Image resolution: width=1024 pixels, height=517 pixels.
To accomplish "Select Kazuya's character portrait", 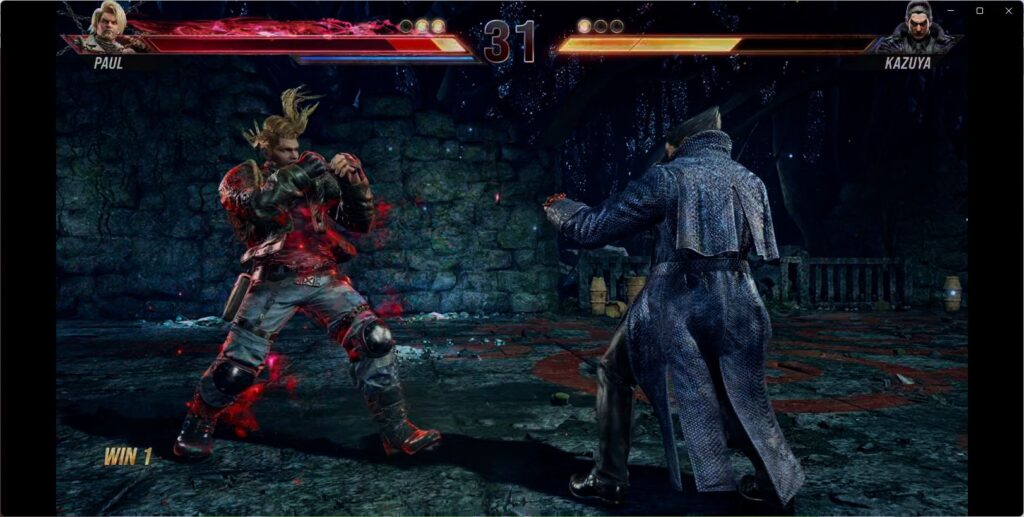I will [917, 27].
